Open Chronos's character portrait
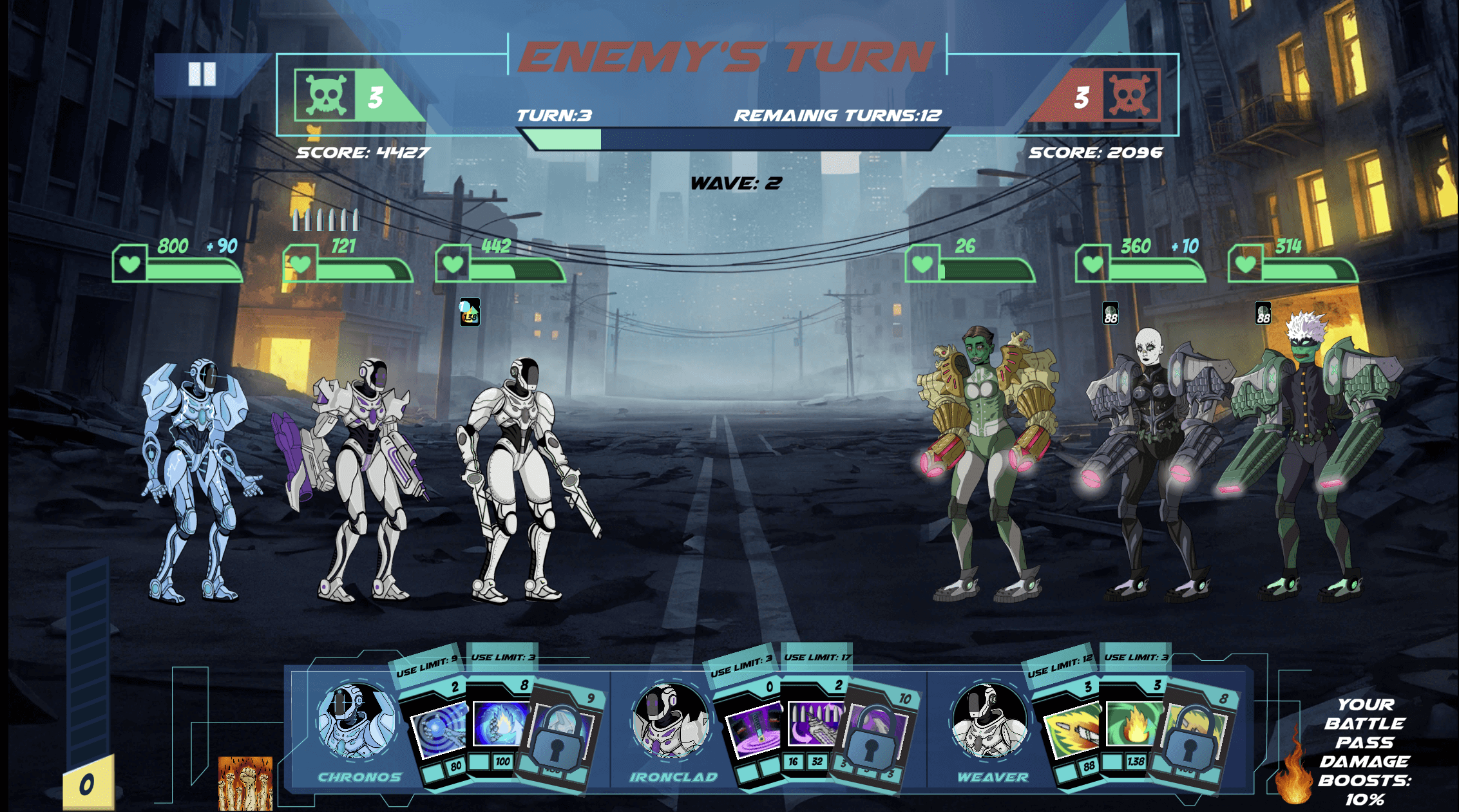 (x=356, y=722)
